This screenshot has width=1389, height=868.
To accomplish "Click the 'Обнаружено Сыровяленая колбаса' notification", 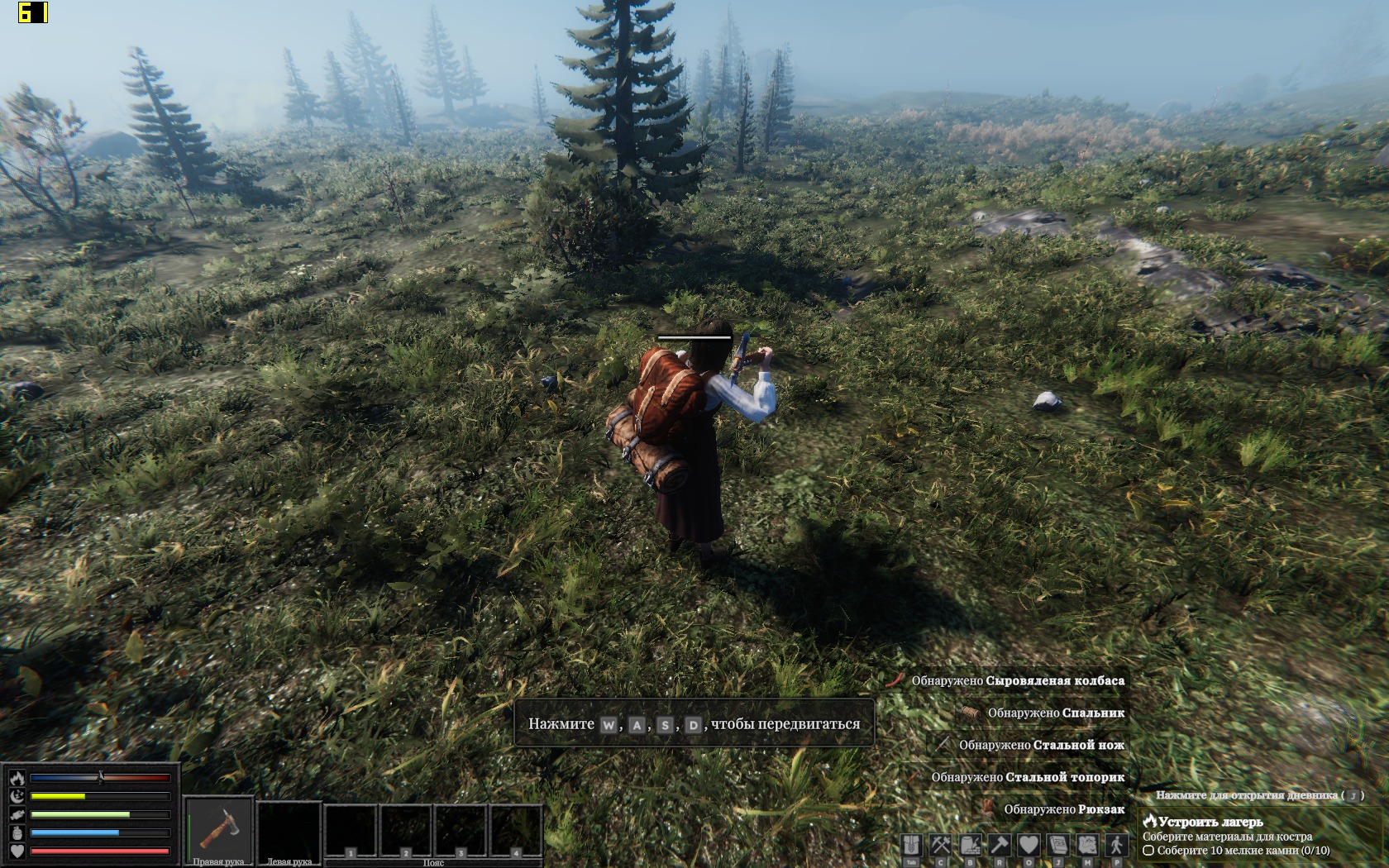I will pyautogui.click(x=1017, y=680).
